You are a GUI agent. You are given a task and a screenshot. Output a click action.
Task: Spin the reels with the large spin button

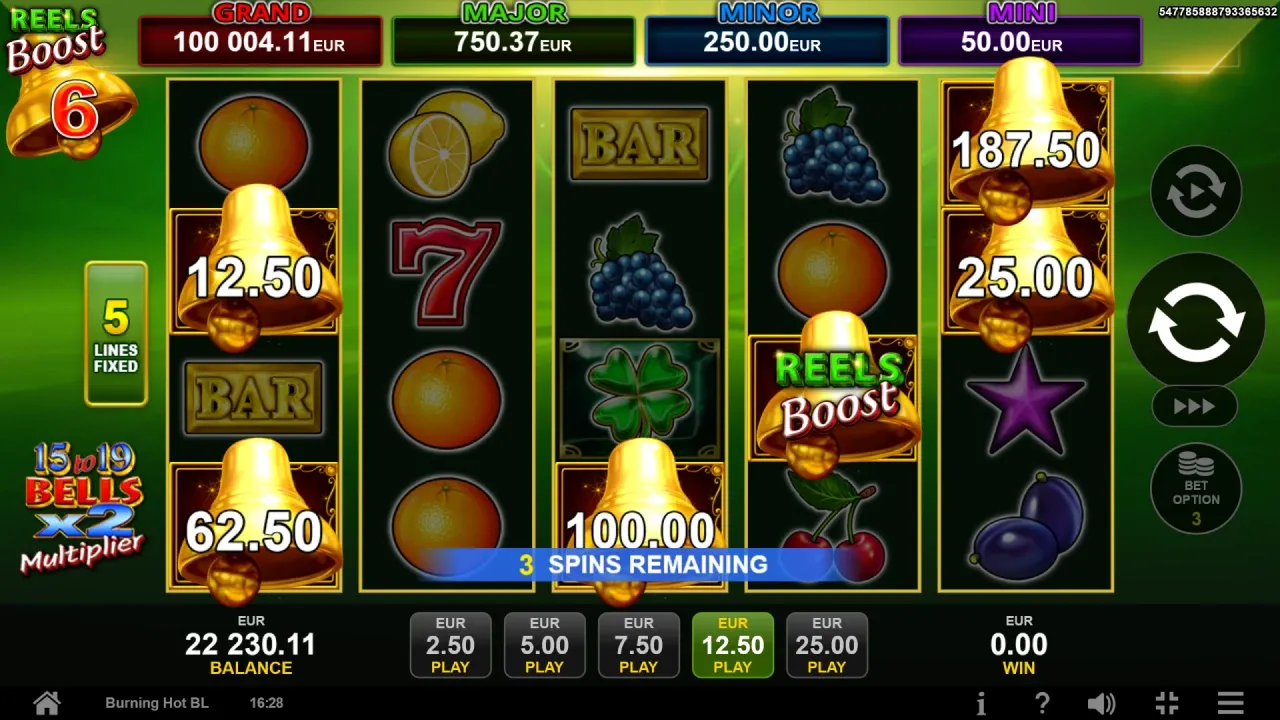pyautogui.click(x=1196, y=321)
